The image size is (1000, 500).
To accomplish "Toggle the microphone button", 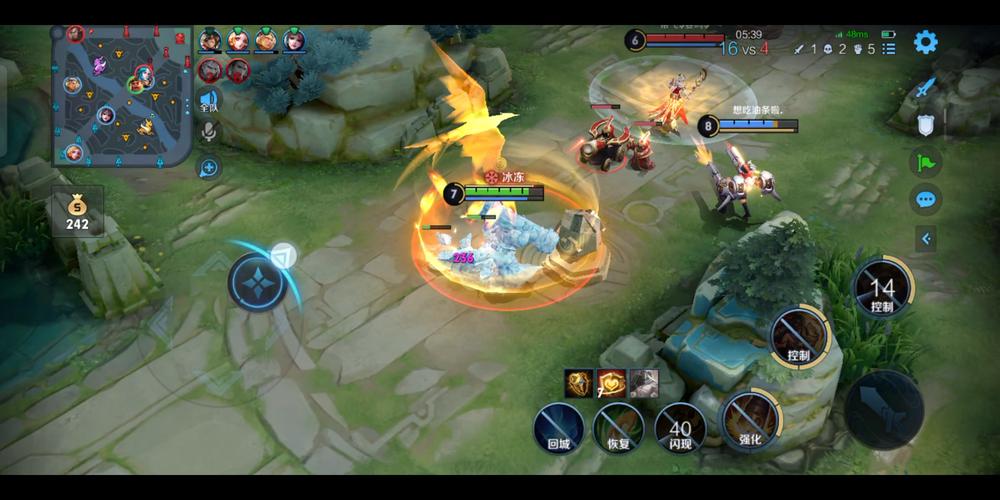I will 209,131.
